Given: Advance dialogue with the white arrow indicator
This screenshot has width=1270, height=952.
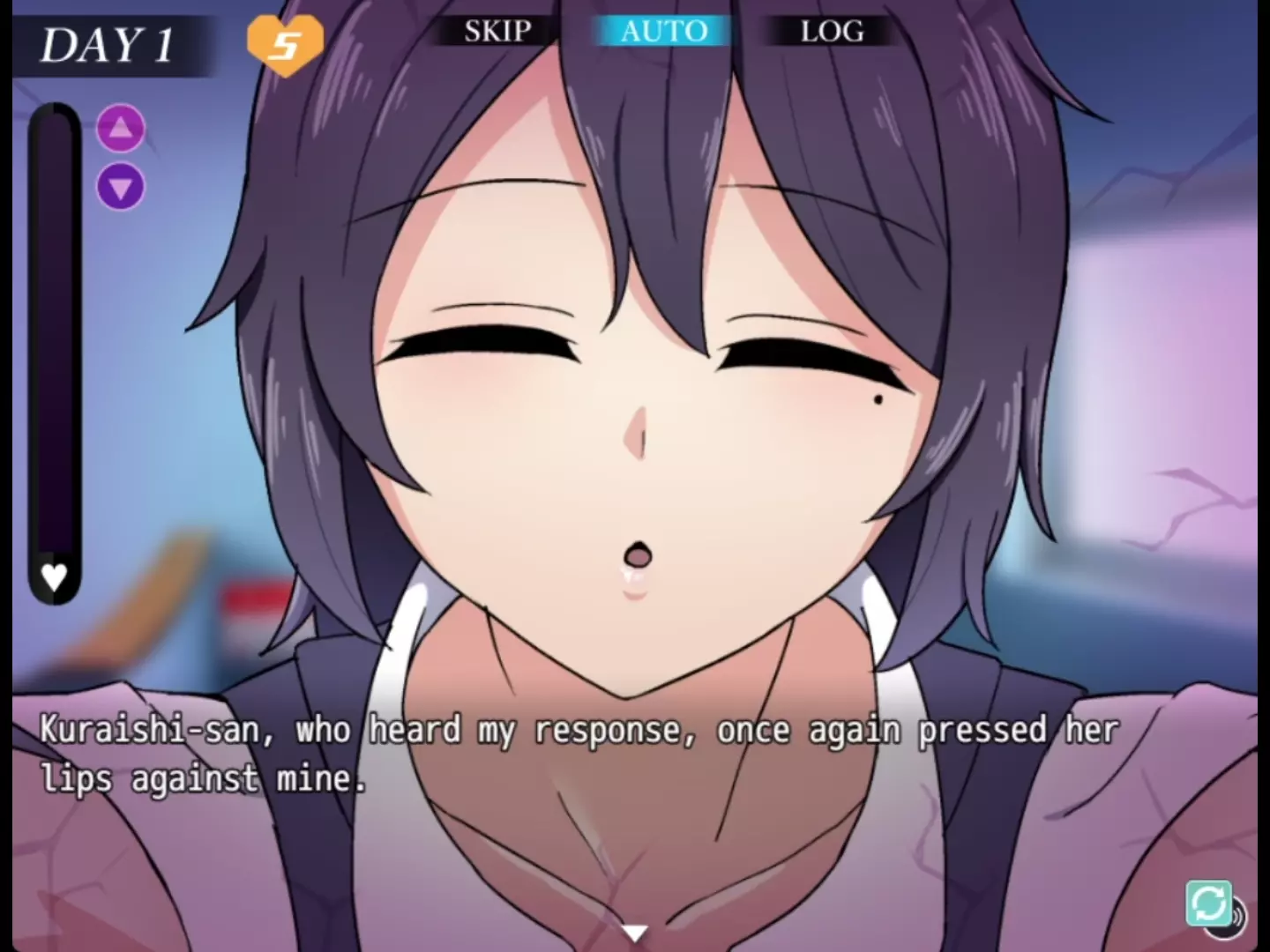Looking at the screenshot, I should [x=634, y=932].
